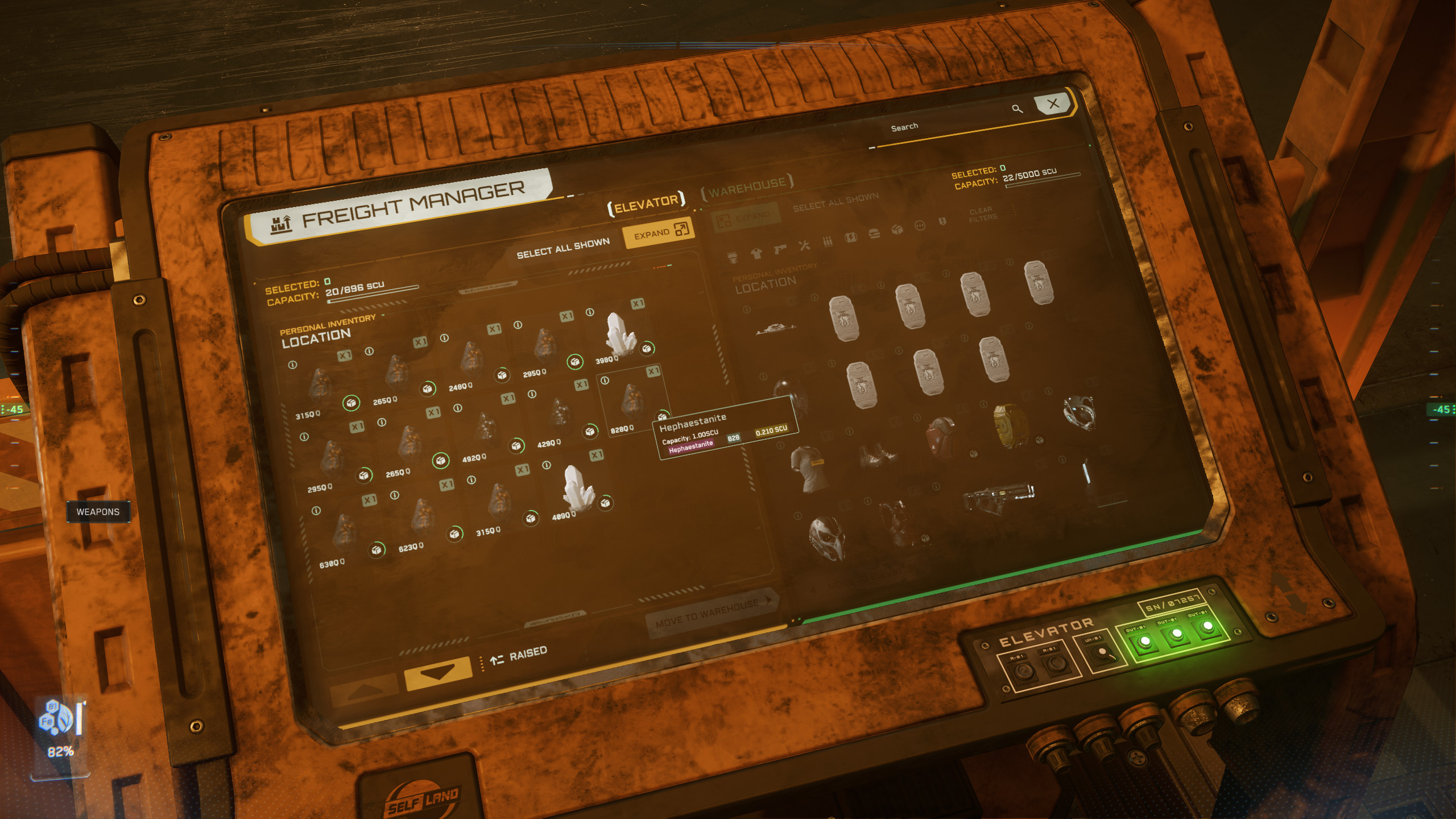1456x819 pixels.
Task: Filter warehouse by burger food icon
Action: [874, 233]
